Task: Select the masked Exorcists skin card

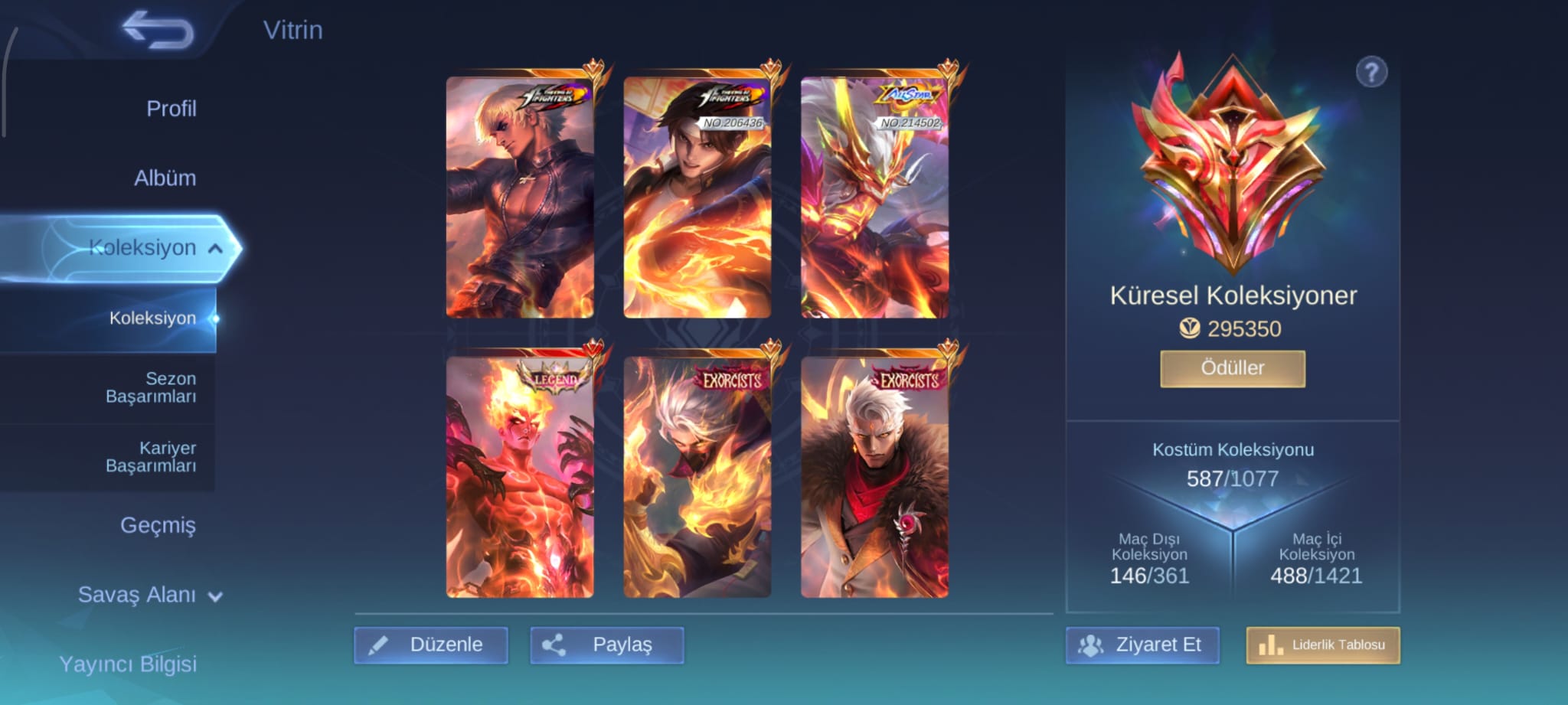Action: point(697,476)
